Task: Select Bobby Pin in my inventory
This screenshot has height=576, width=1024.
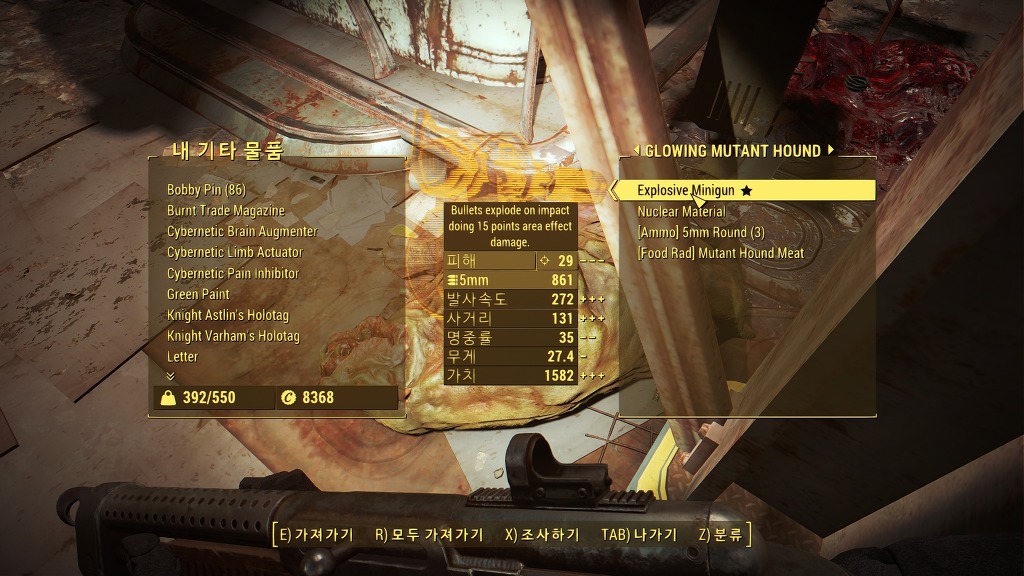Action: [206, 189]
